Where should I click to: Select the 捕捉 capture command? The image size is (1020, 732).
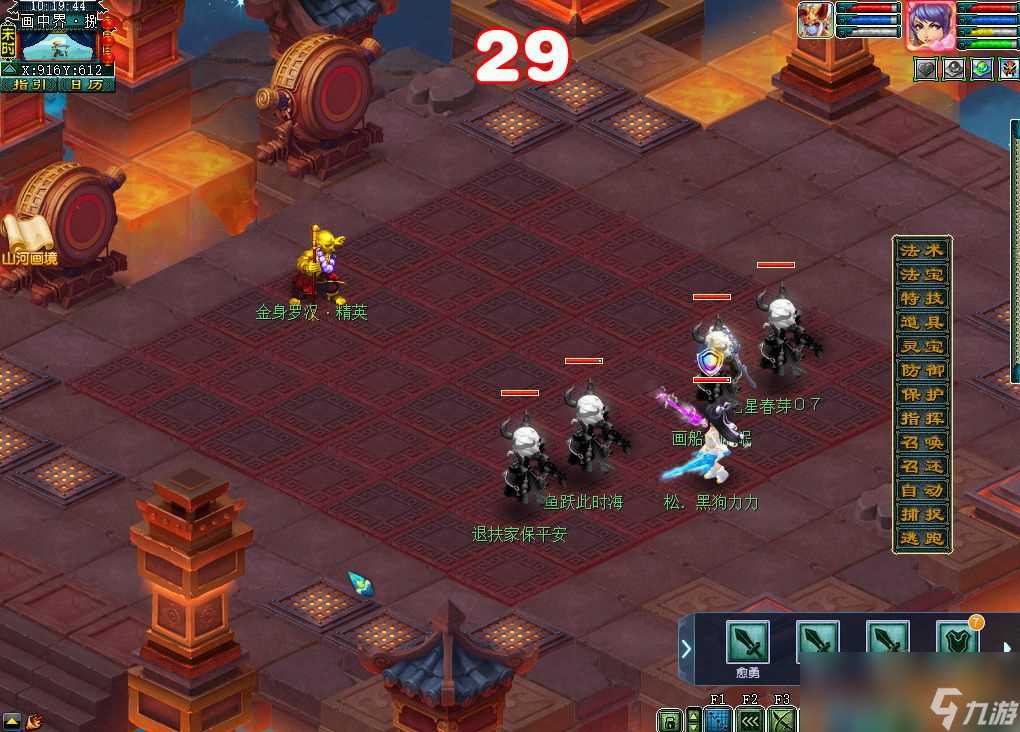[921, 514]
